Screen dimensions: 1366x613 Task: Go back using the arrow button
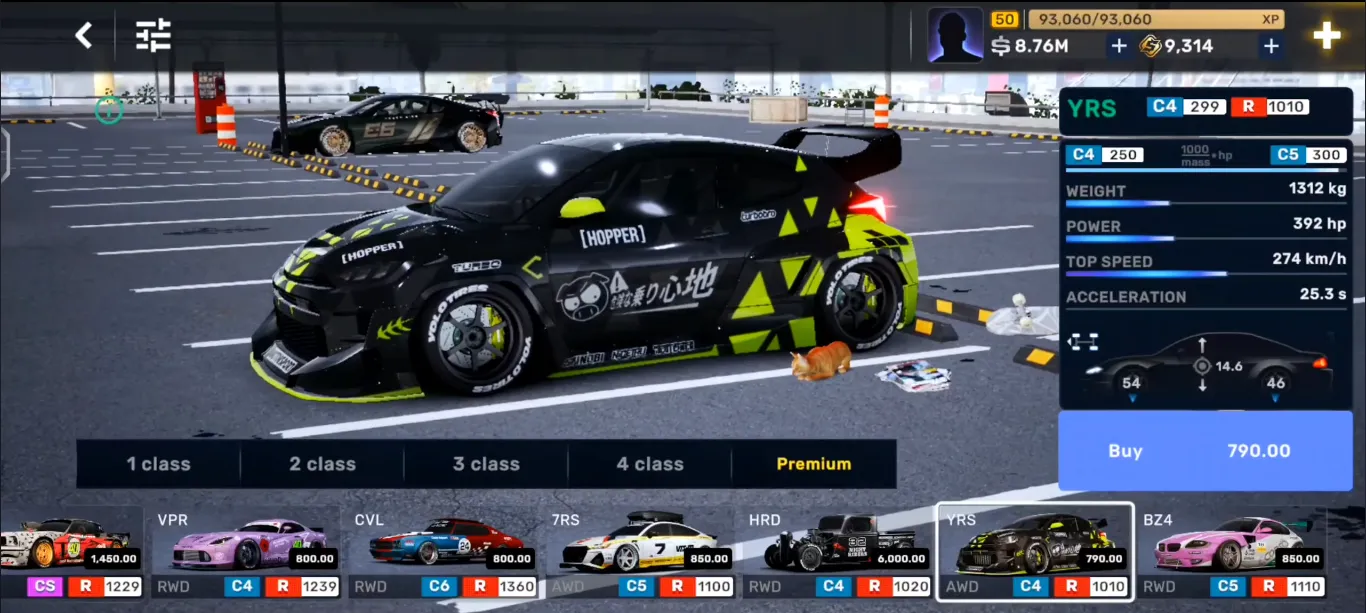pos(84,36)
